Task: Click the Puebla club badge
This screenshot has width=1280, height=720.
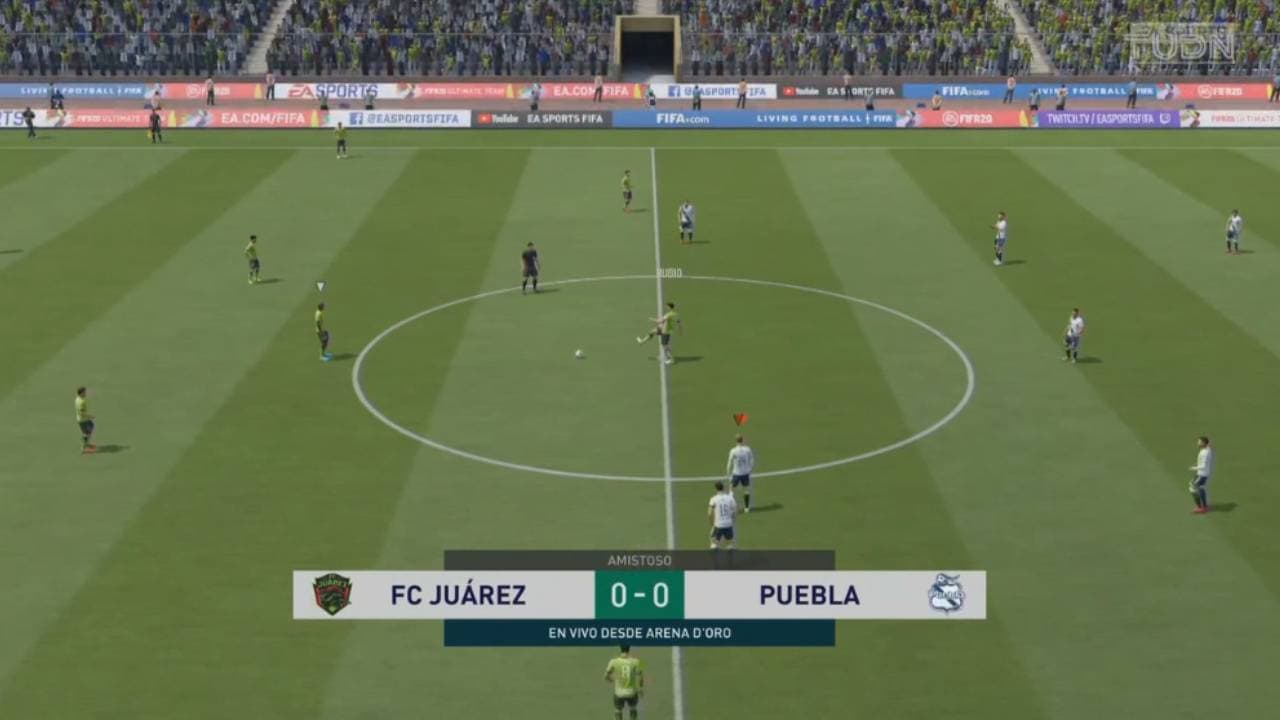Action: click(946, 594)
